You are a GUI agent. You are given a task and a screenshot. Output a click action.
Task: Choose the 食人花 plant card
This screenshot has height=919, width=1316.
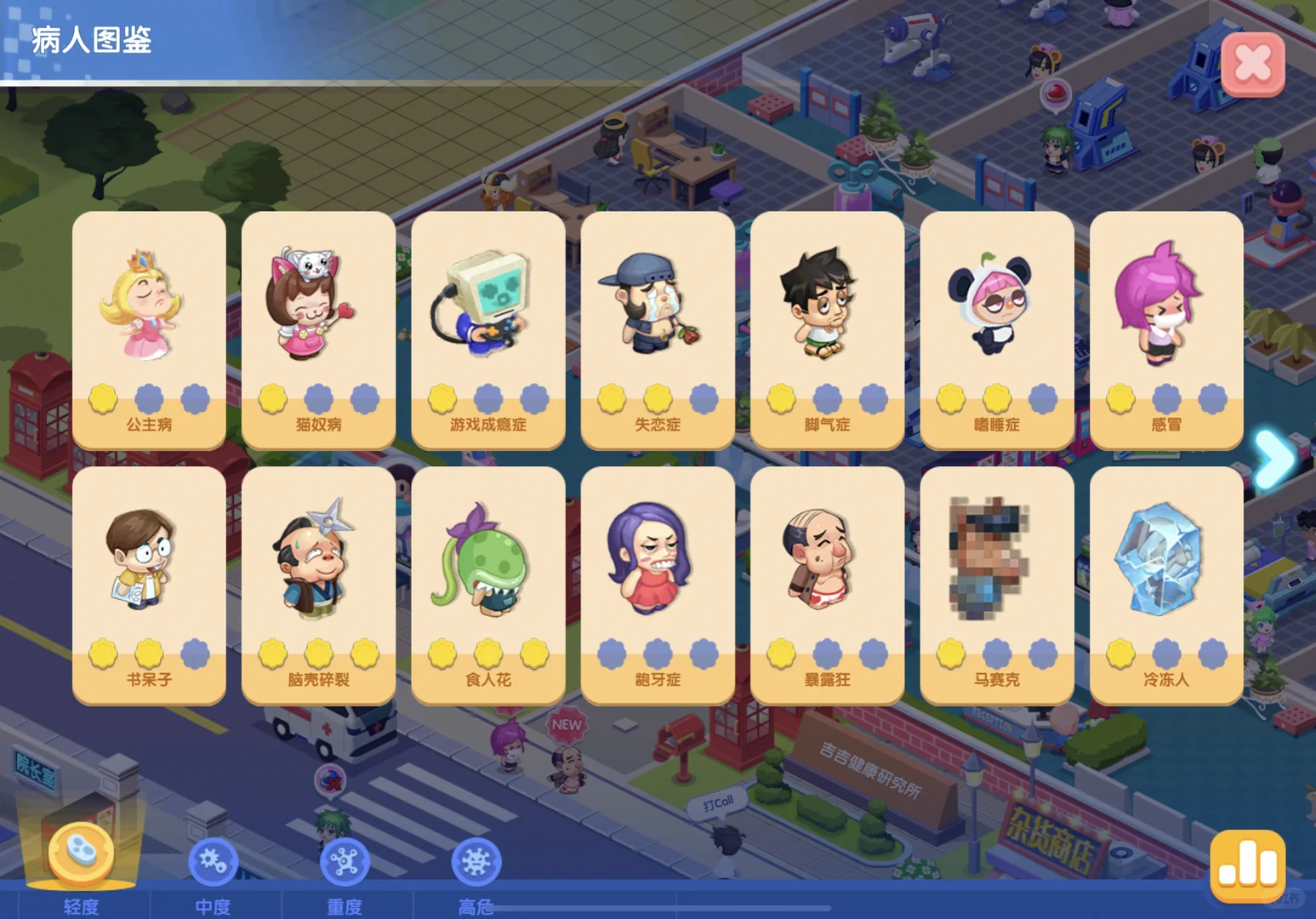pos(487,585)
